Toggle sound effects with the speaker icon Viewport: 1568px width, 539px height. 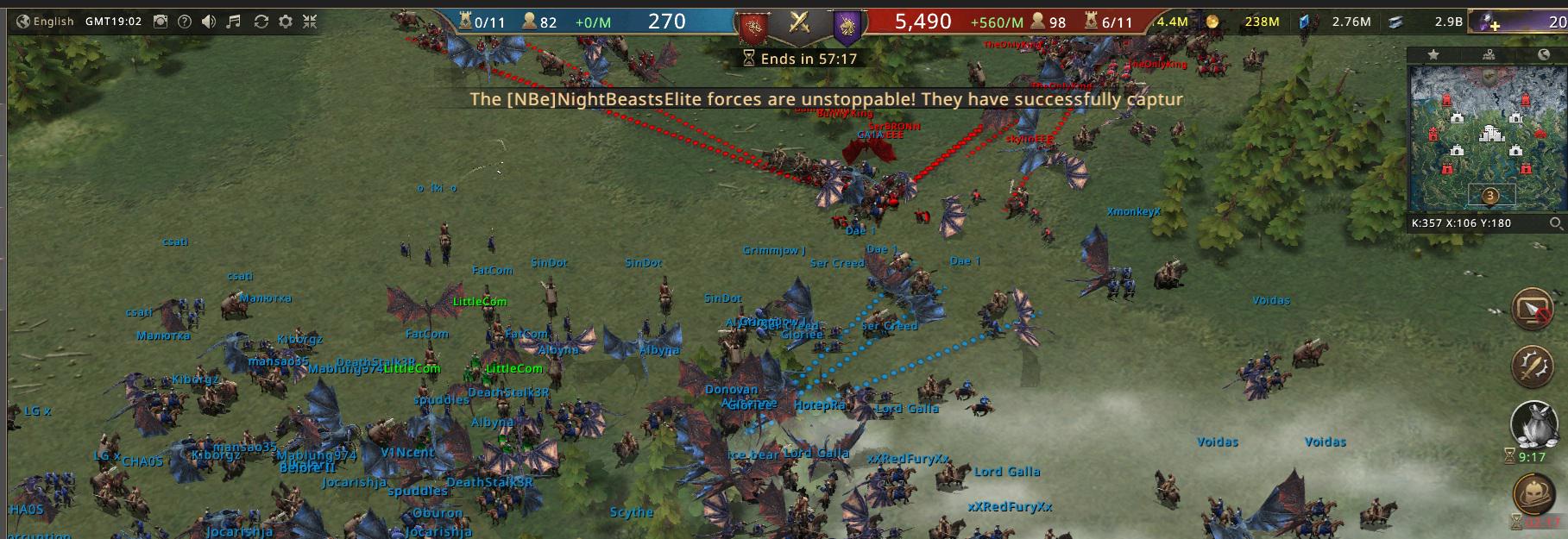coord(208,22)
